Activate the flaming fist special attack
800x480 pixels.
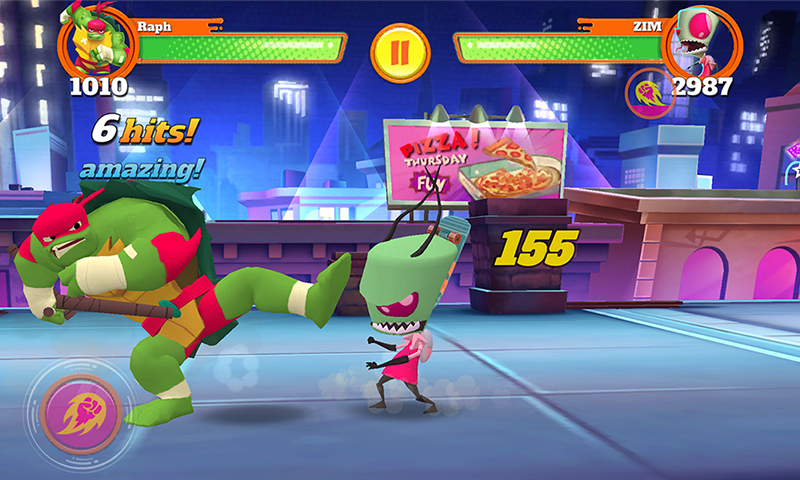point(81,413)
